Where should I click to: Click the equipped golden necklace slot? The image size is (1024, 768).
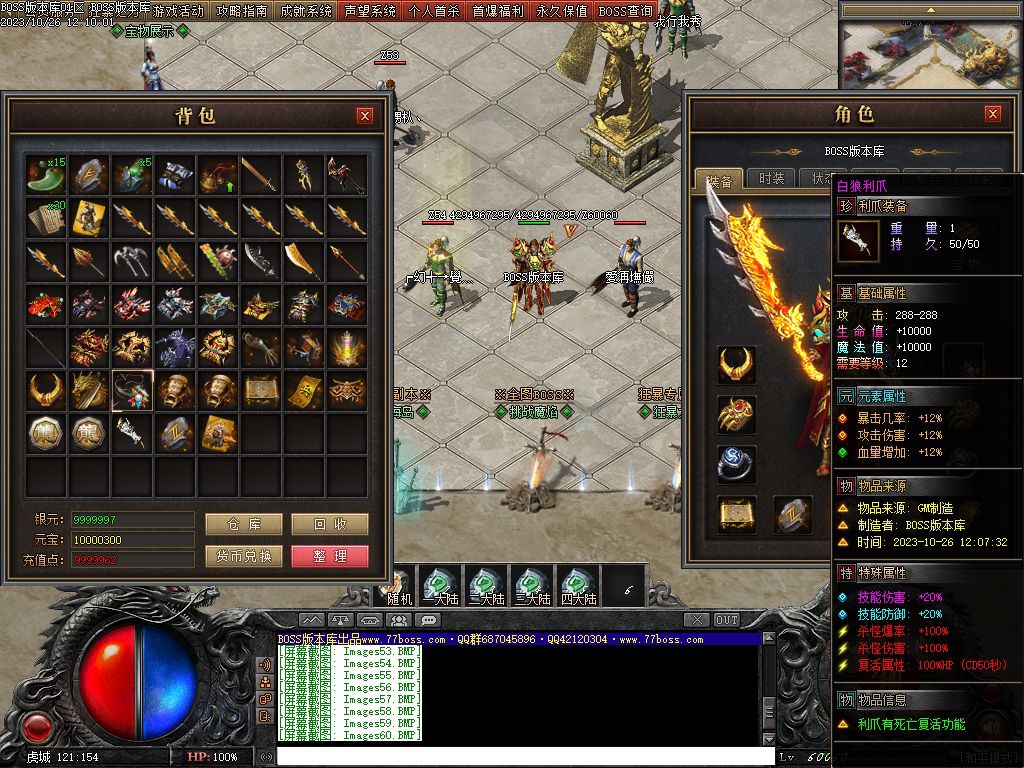pos(736,365)
